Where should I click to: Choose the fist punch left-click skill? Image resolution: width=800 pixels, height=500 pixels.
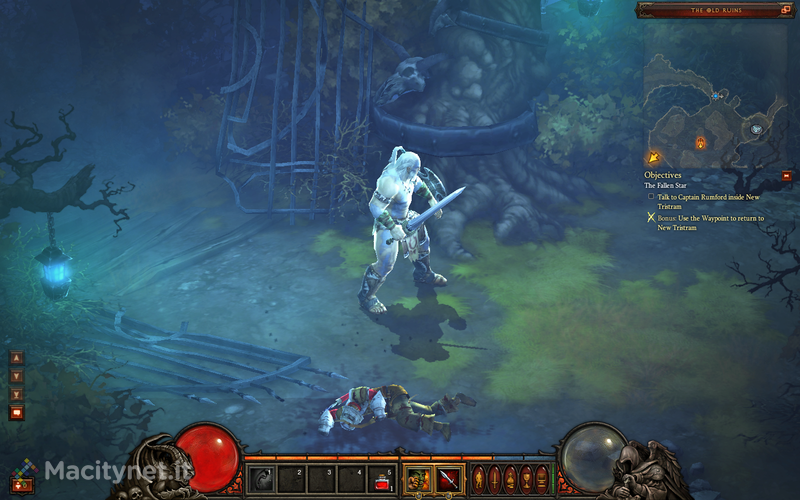(x=420, y=479)
